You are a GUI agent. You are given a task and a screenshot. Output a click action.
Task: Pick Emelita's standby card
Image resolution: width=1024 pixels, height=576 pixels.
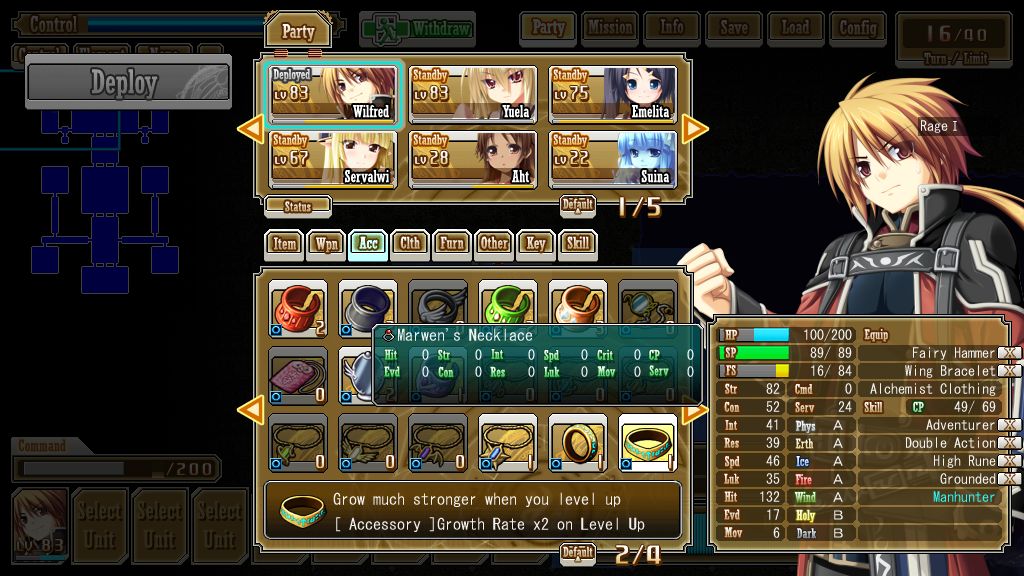pos(612,94)
